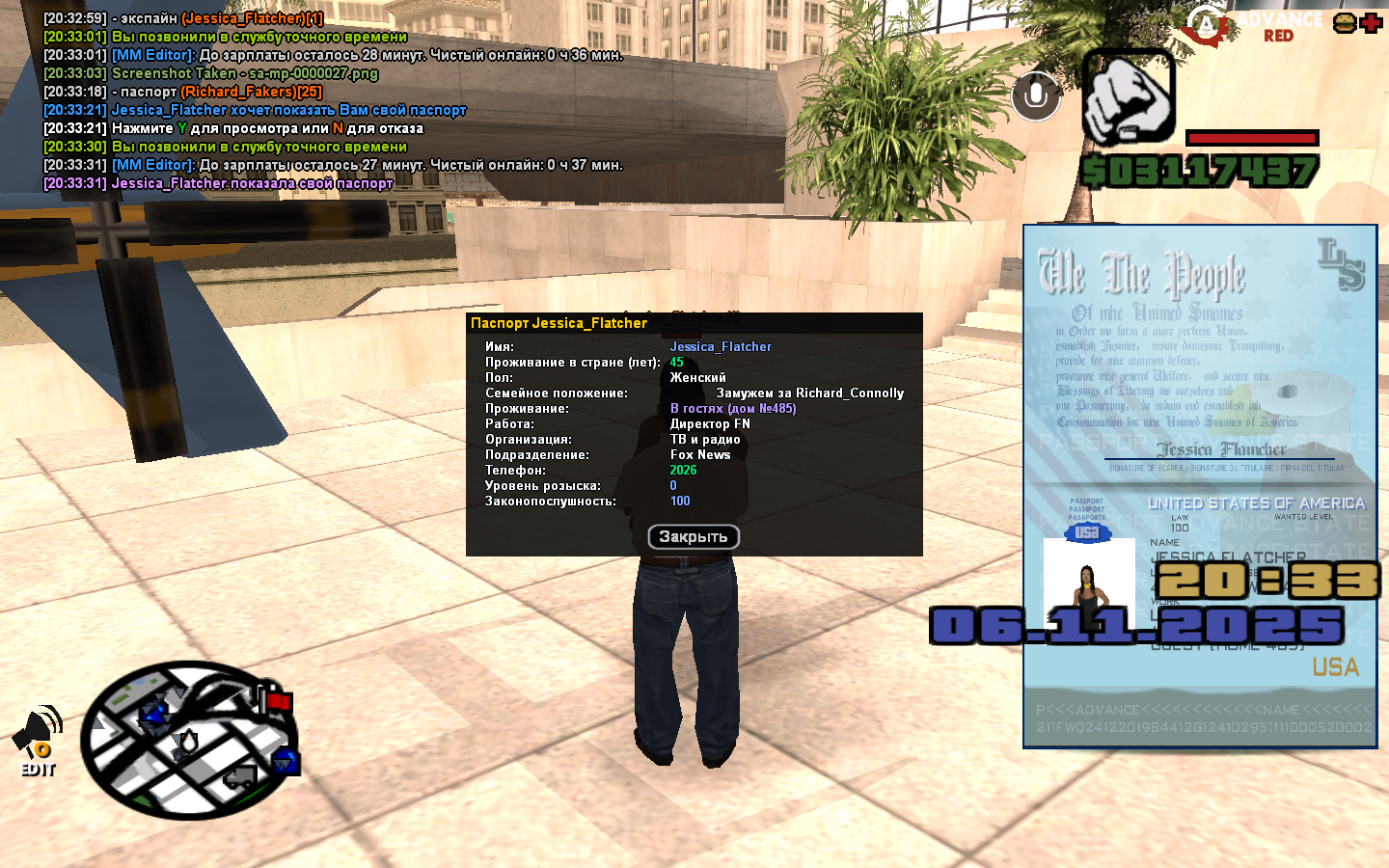View the Jessica Flatcher passport card image
1389x868 pixels.
[x=1200, y=486]
